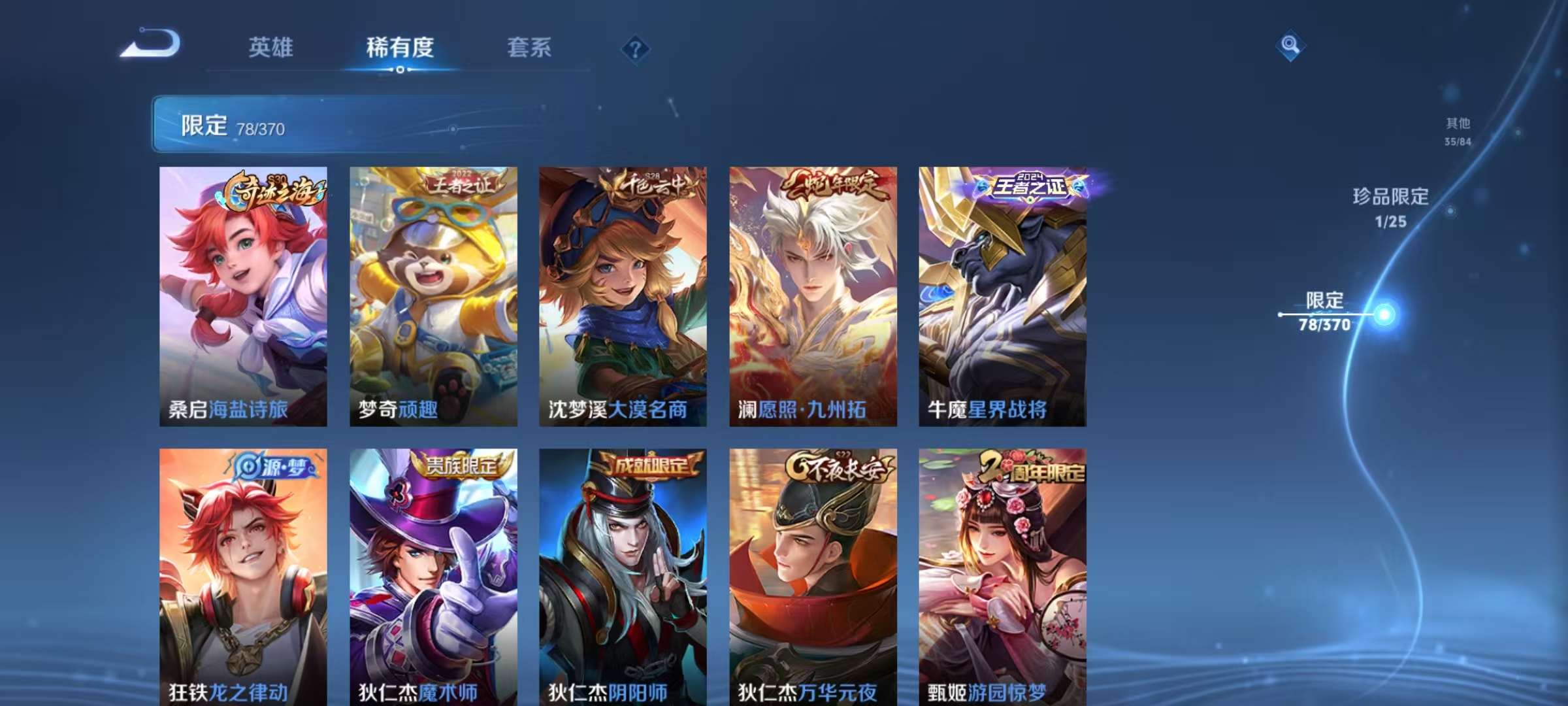Switch to the 英雄 tab

coord(270,48)
